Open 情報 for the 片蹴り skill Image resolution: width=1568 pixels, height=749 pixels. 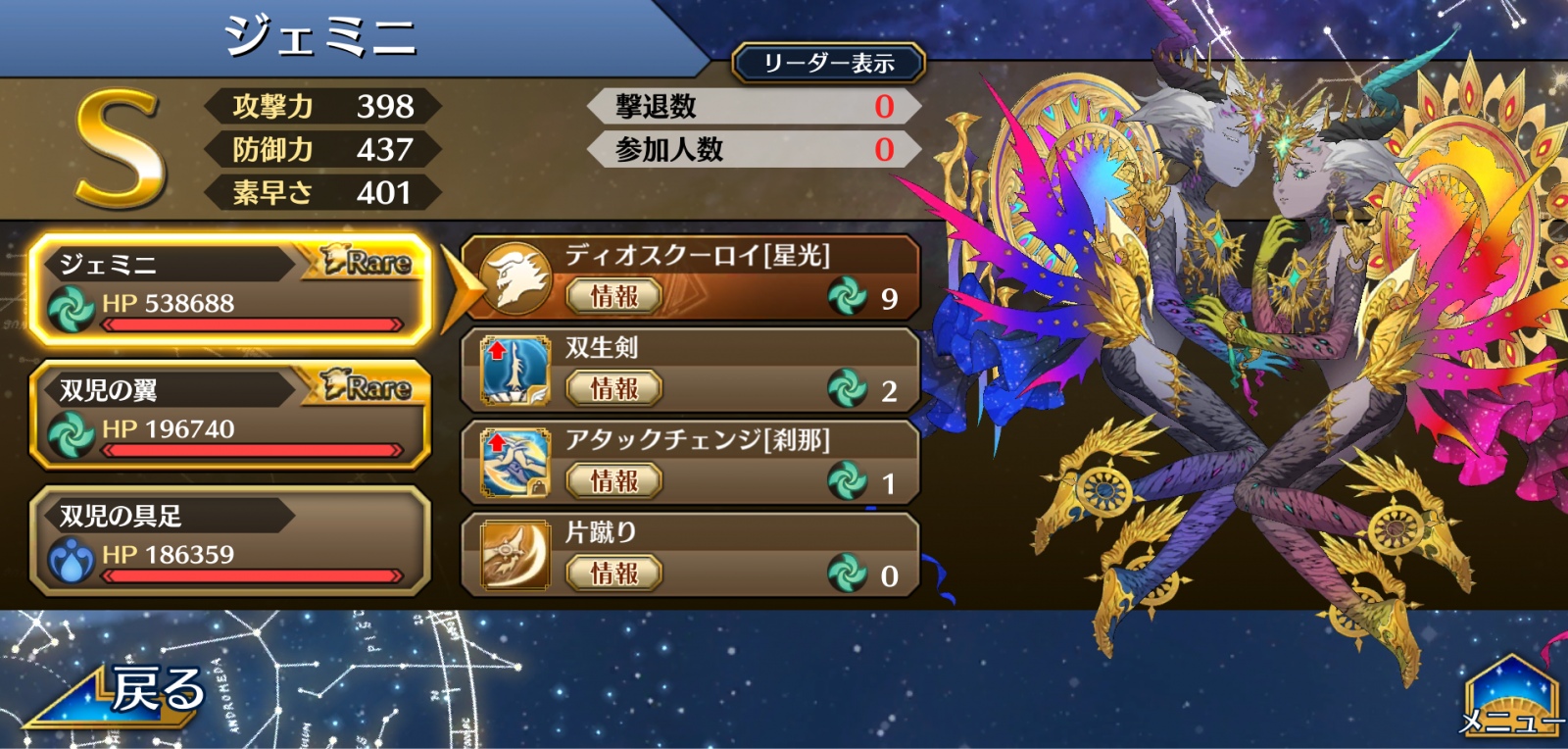pyautogui.click(x=613, y=574)
